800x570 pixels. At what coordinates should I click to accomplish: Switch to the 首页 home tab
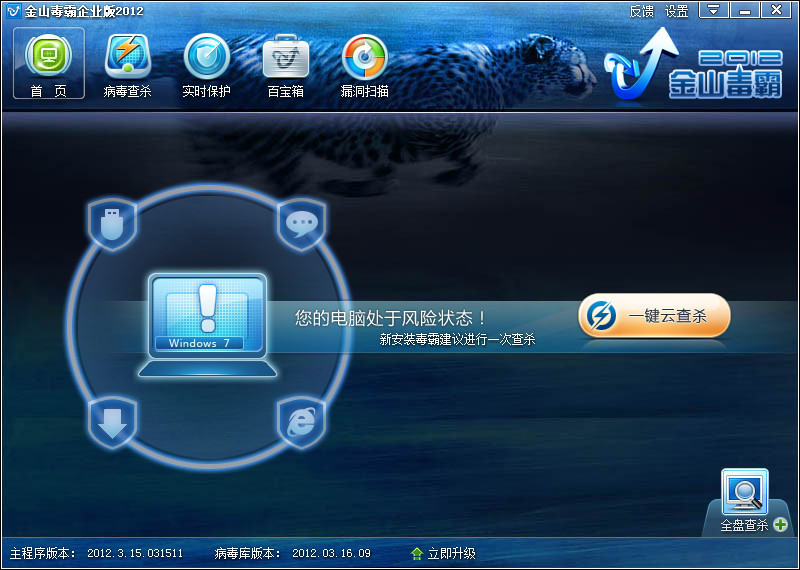[49, 63]
